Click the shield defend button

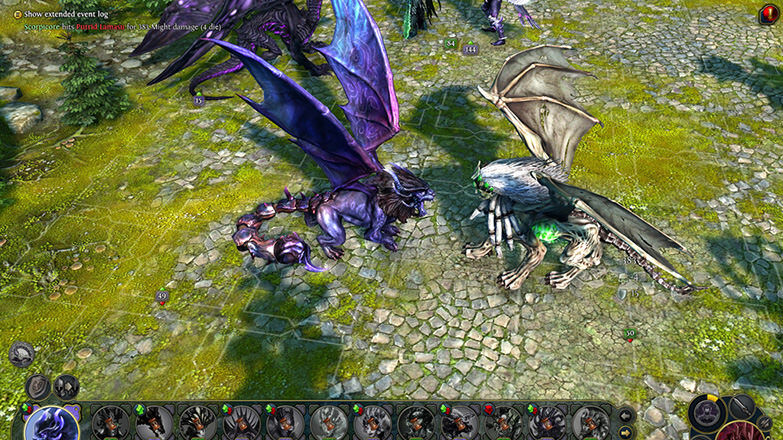(x=38, y=387)
